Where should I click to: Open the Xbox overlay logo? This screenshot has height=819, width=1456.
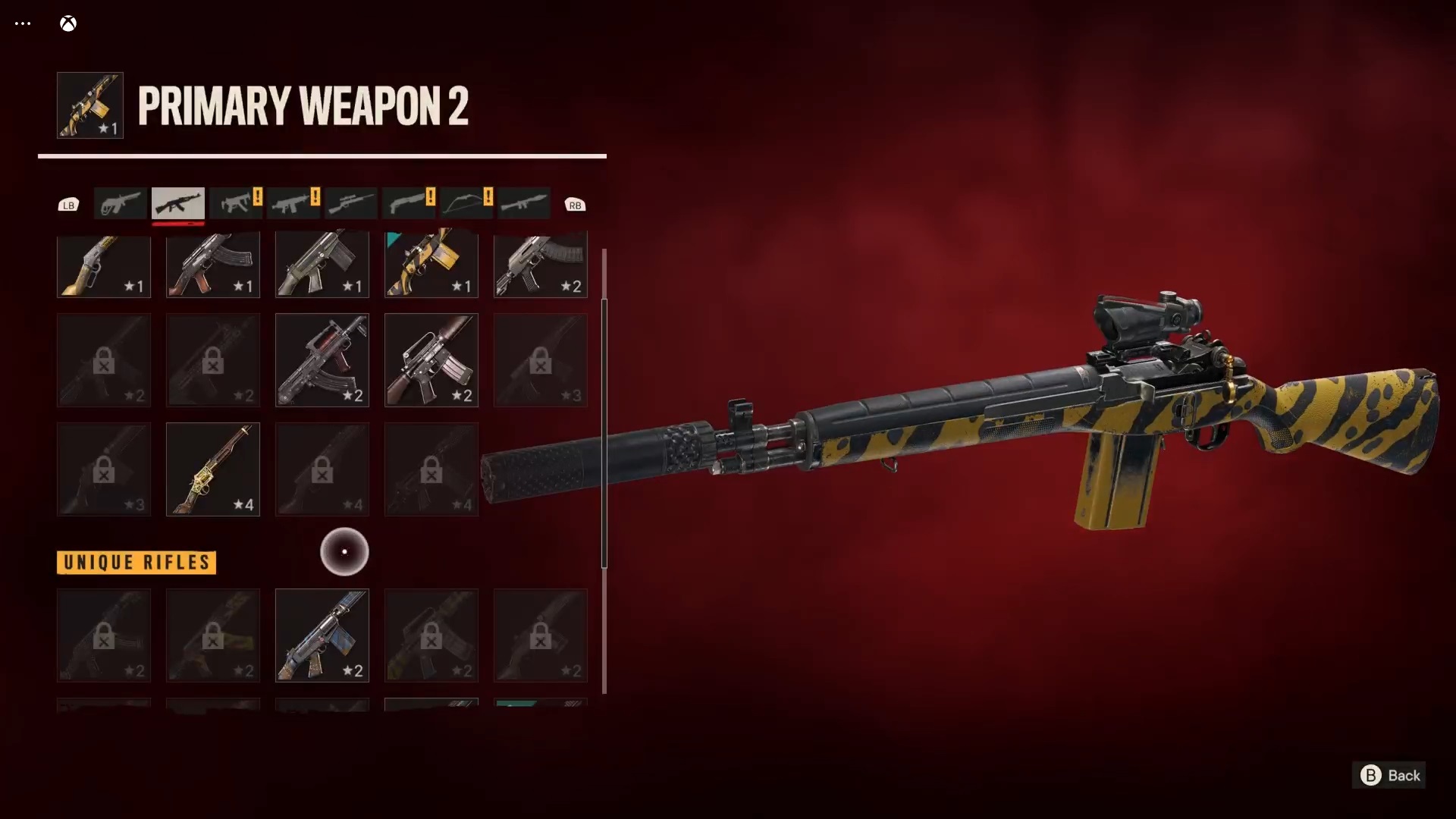point(68,24)
